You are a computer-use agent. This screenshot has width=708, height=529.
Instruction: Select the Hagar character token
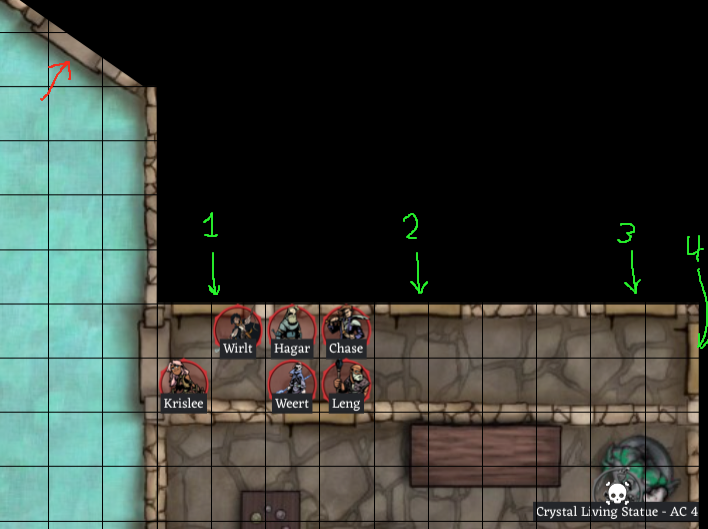tap(292, 326)
